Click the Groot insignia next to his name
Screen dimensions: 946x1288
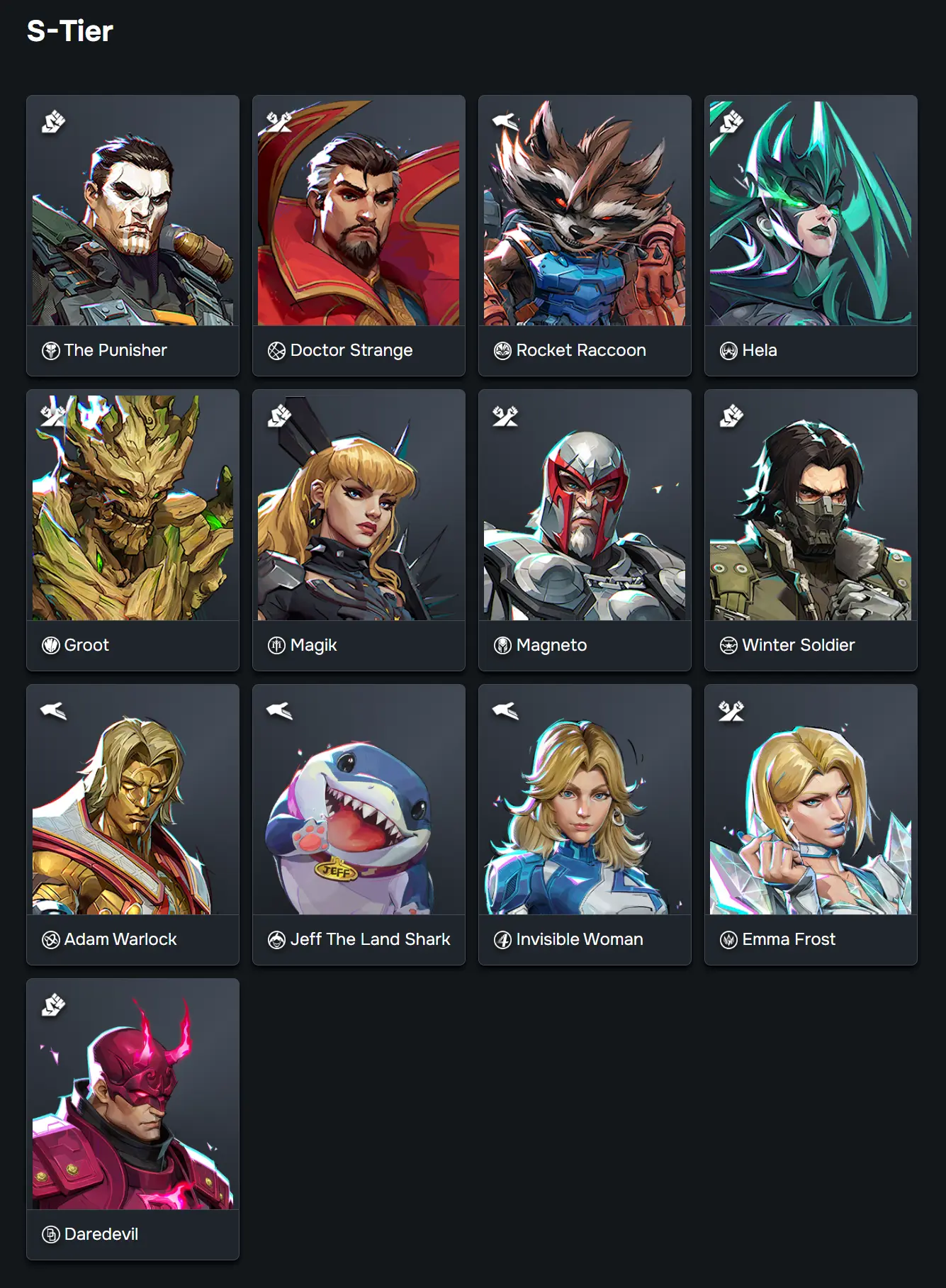49,644
